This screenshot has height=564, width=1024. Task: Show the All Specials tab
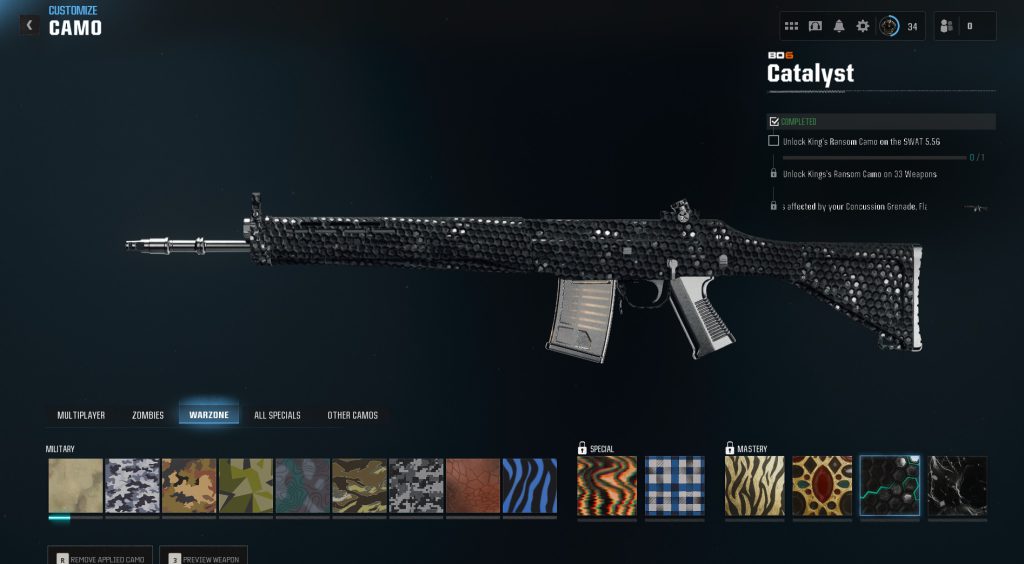click(277, 415)
